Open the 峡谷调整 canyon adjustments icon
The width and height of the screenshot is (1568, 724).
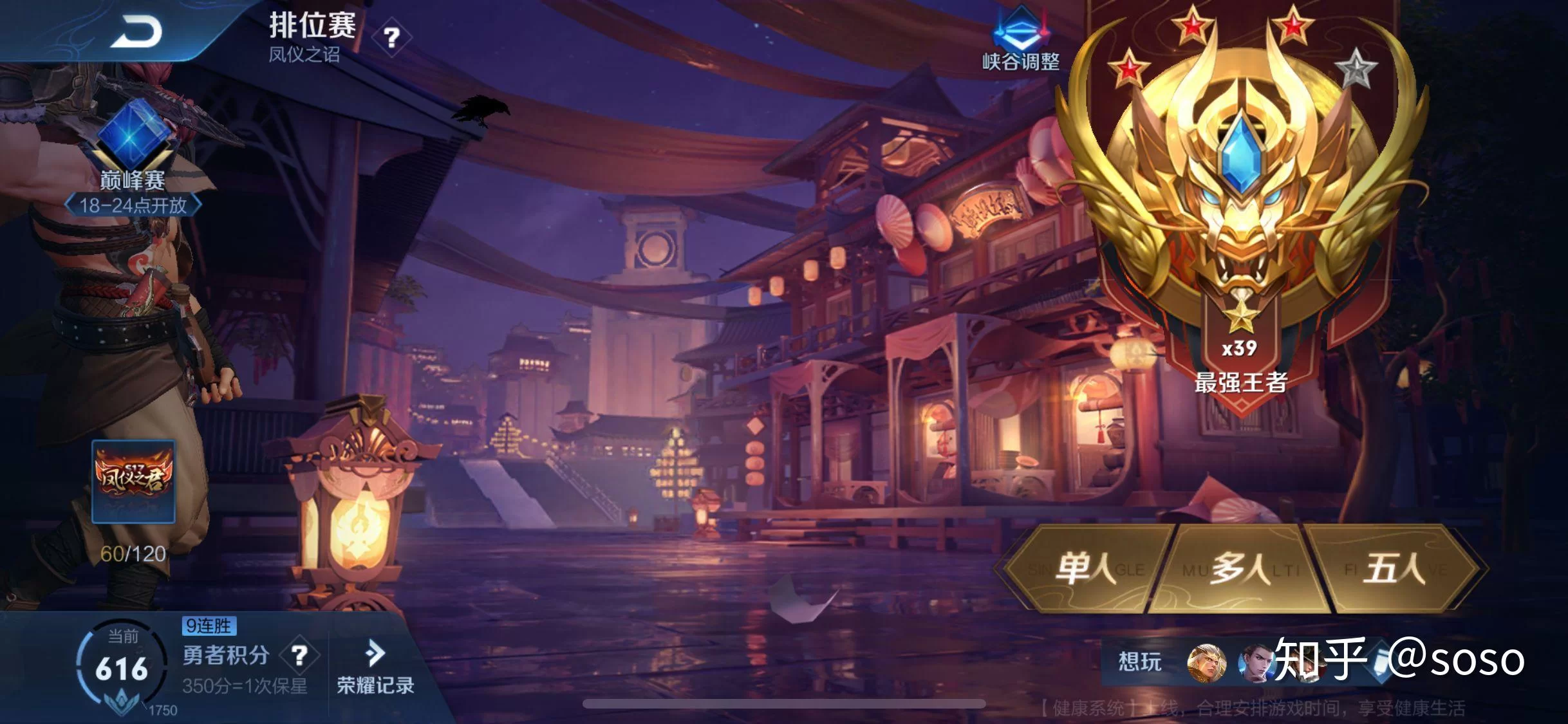1020,40
